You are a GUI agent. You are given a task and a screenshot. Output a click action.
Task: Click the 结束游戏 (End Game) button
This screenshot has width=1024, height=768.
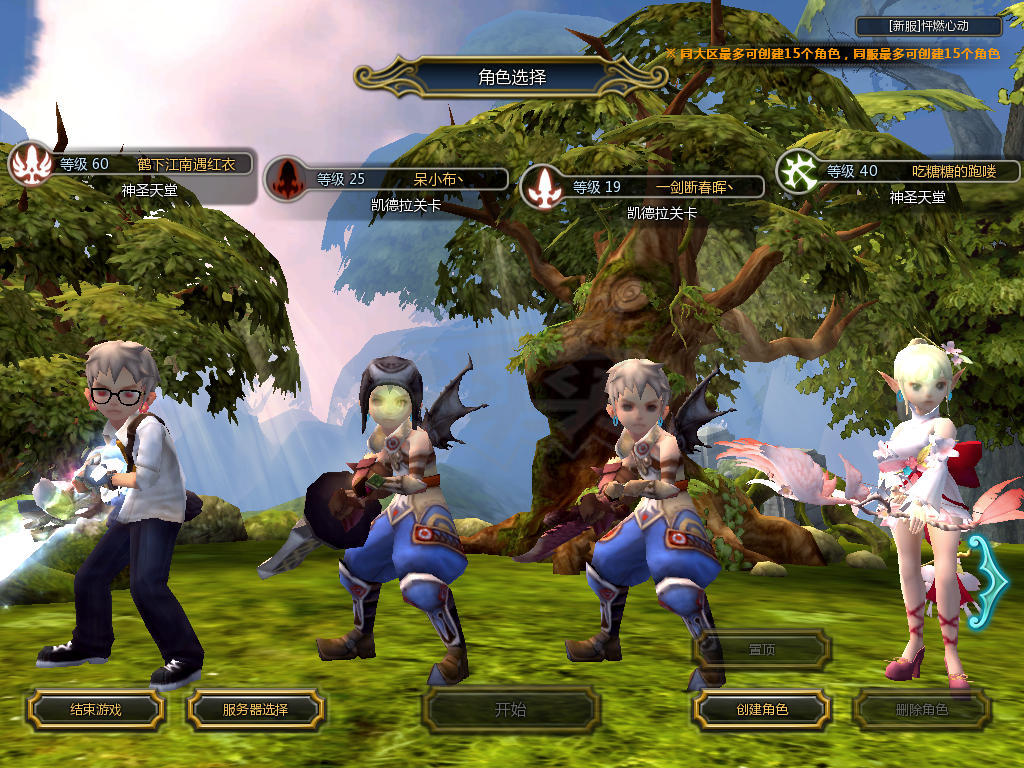tap(95, 710)
